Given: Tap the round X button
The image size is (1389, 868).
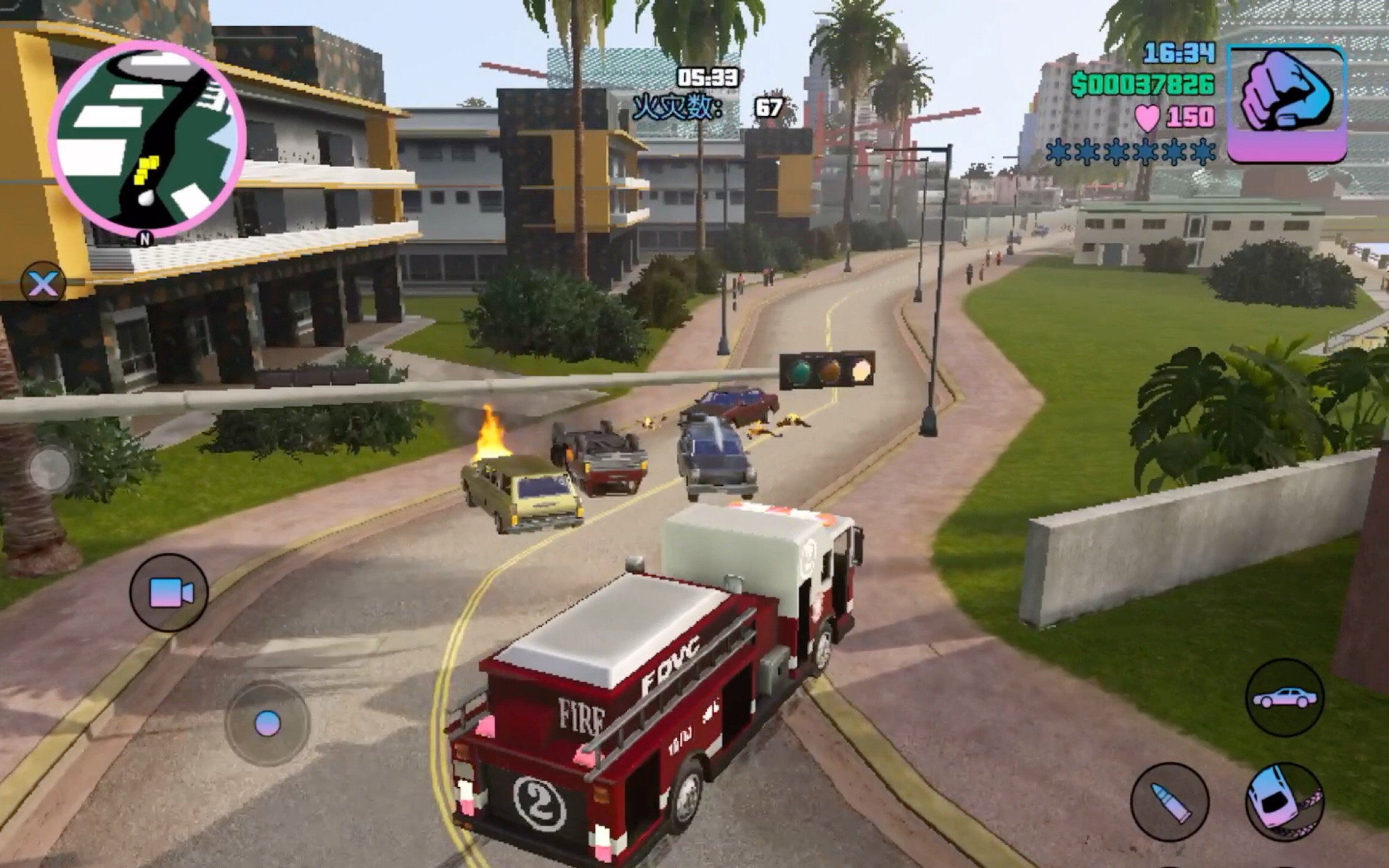Looking at the screenshot, I should point(43,283).
